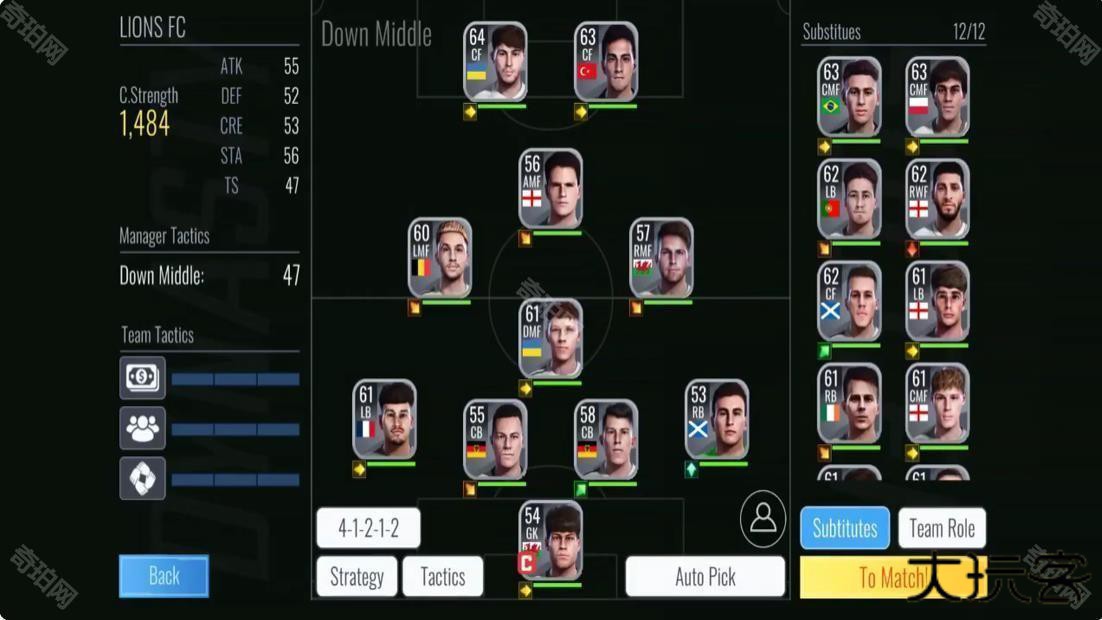Open the money team tactic icon

tap(142, 378)
